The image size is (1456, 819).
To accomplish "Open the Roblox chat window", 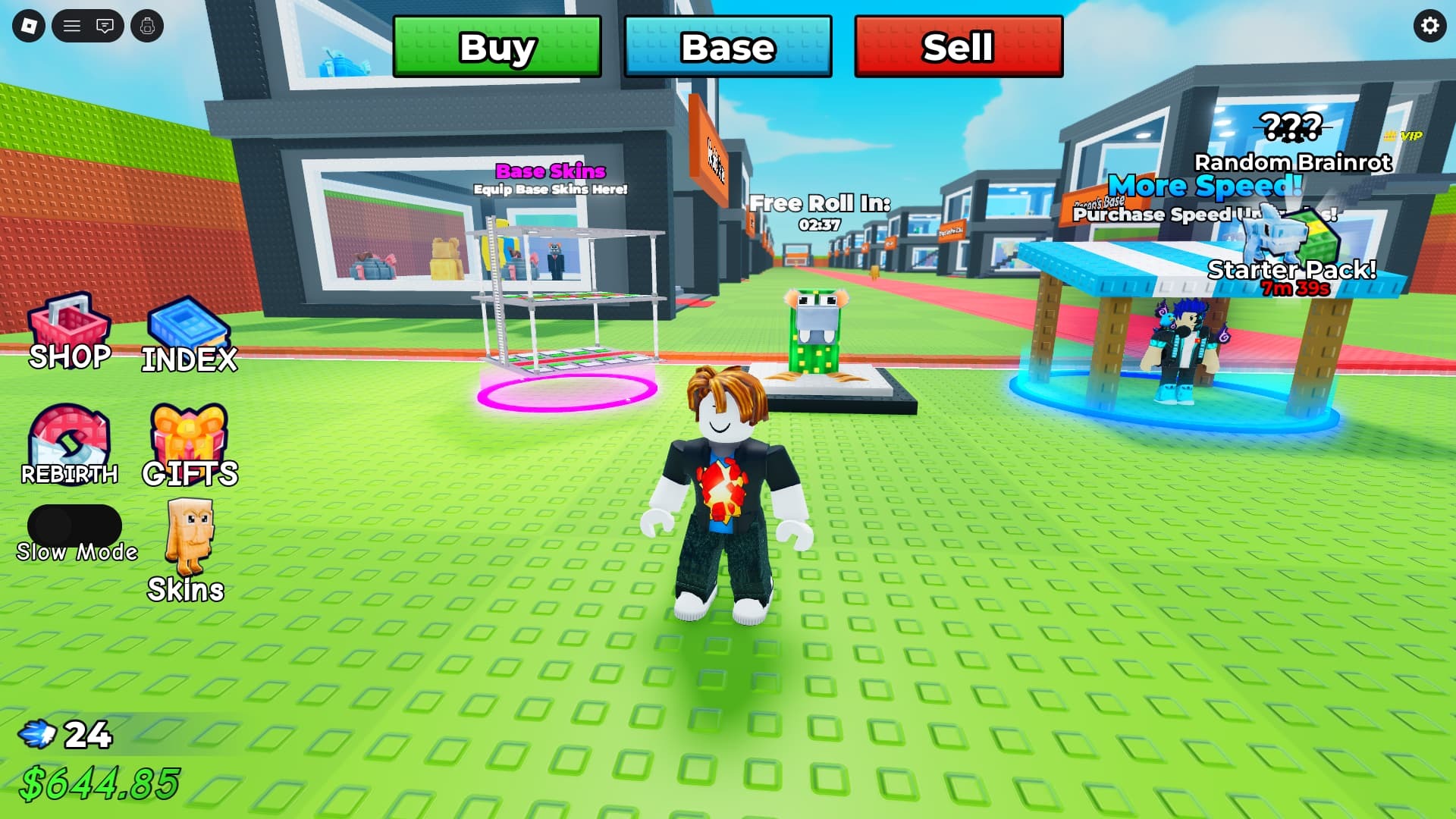I will [105, 27].
